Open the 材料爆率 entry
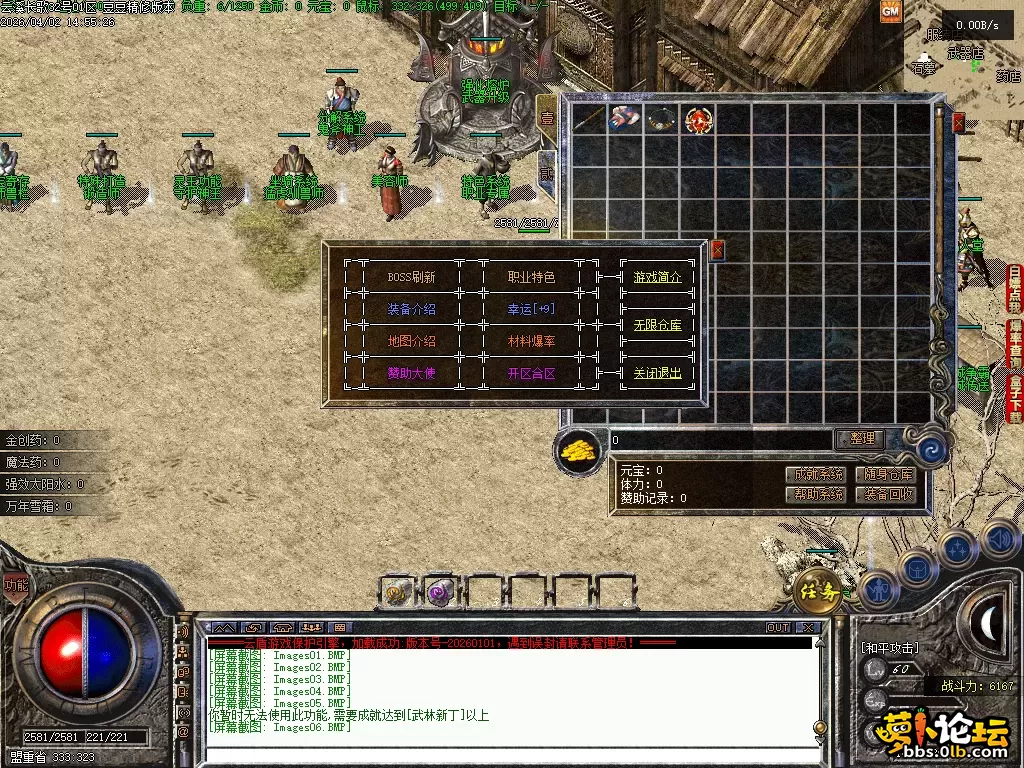1024x768 pixels. [531, 341]
